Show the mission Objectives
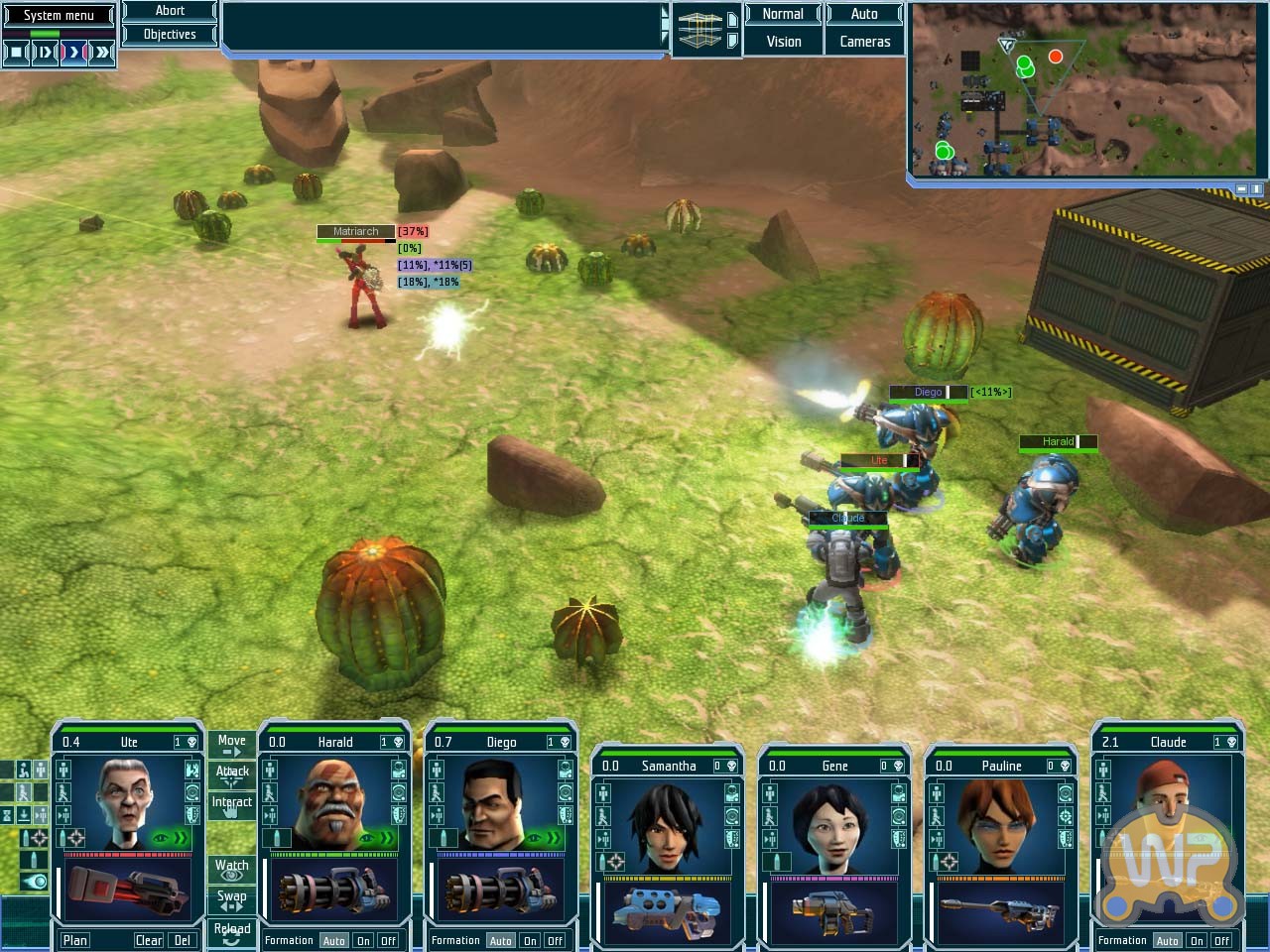 (x=170, y=35)
